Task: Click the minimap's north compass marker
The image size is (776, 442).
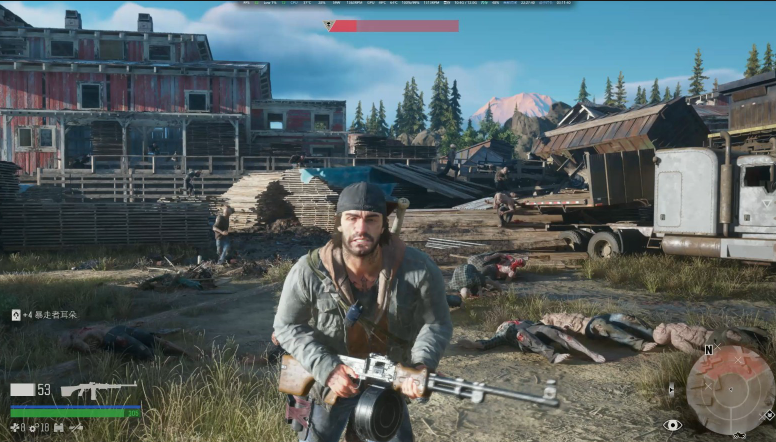Action: pyautogui.click(x=708, y=350)
